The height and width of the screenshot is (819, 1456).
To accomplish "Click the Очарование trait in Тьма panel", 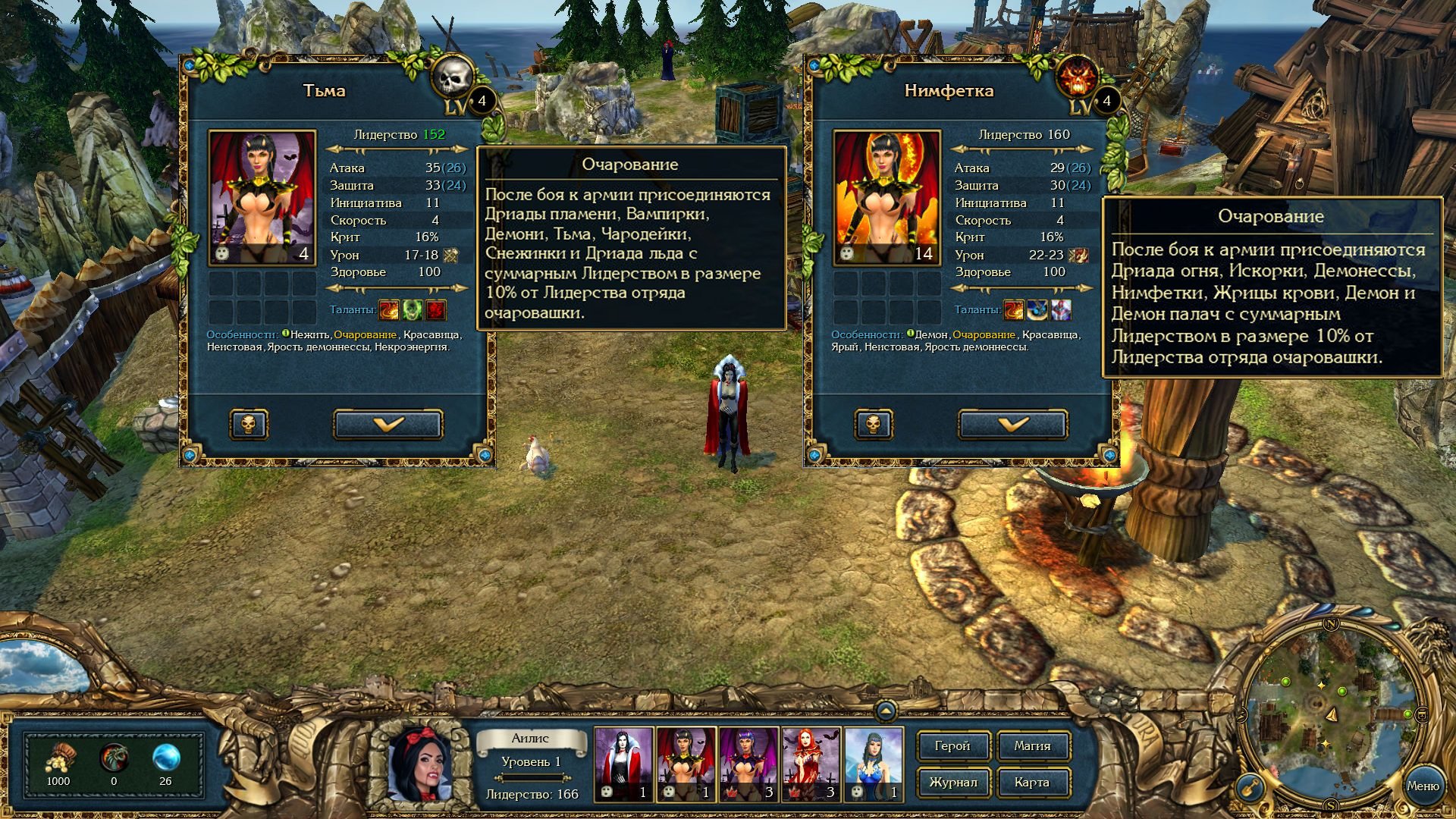I will click(365, 334).
